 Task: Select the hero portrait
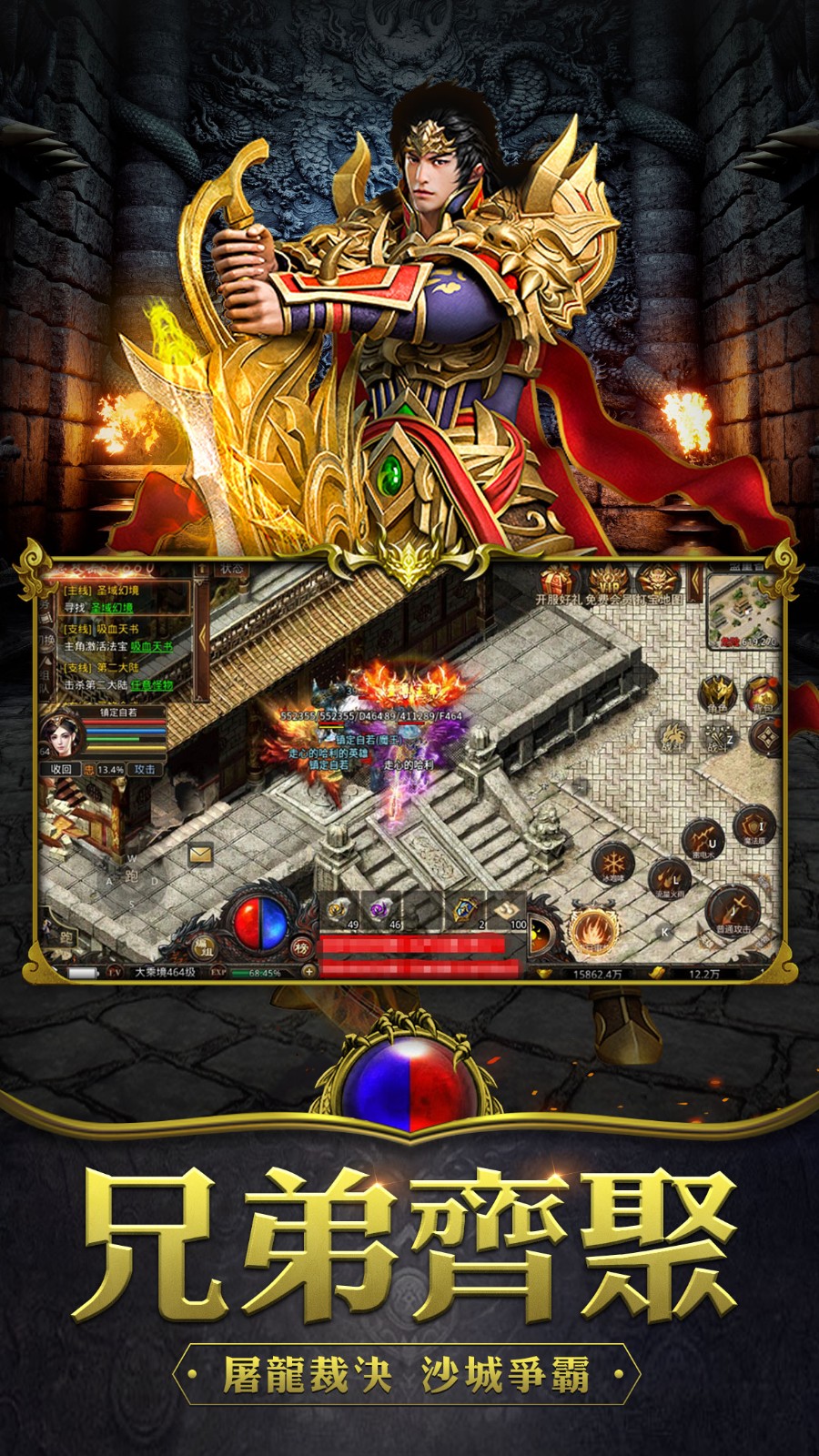[x=62, y=736]
